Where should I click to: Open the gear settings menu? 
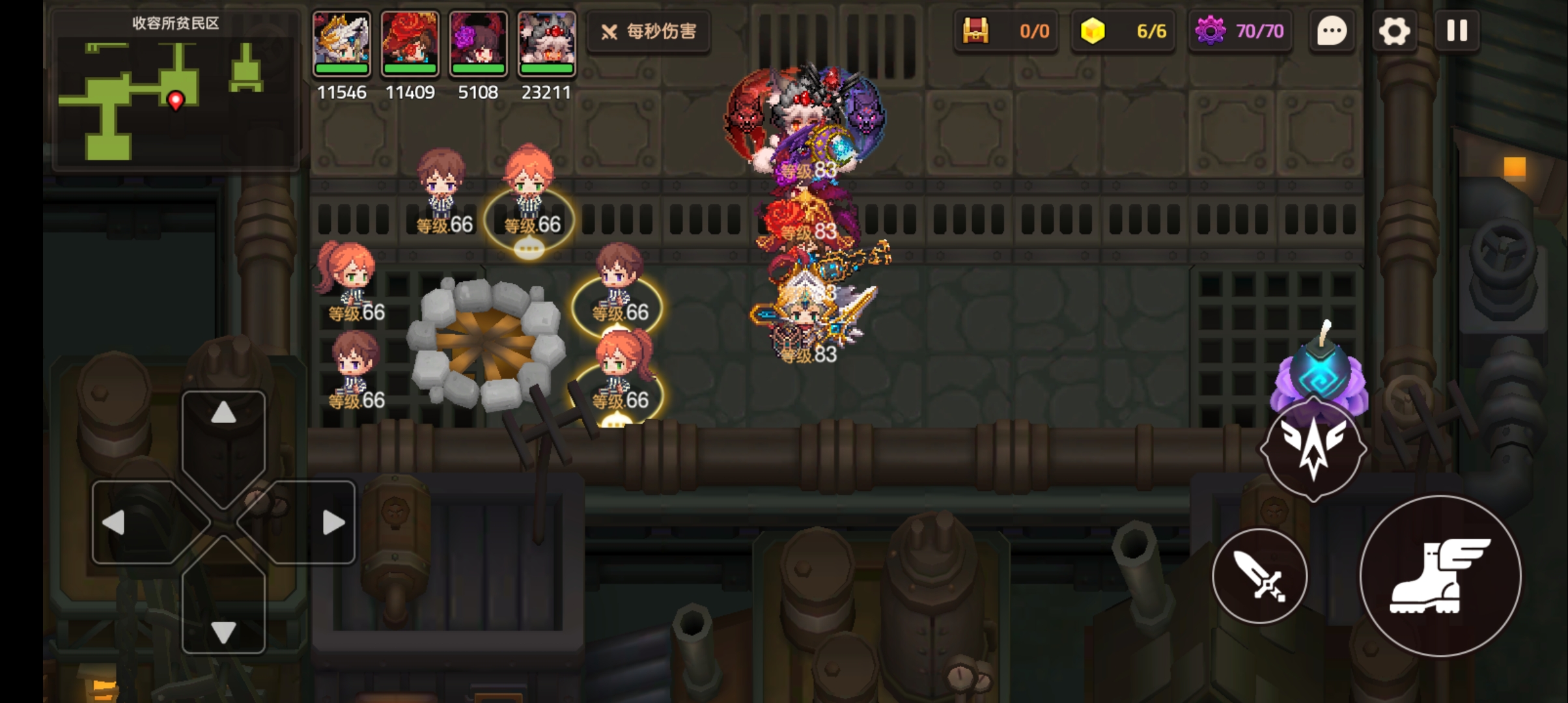click(1394, 31)
